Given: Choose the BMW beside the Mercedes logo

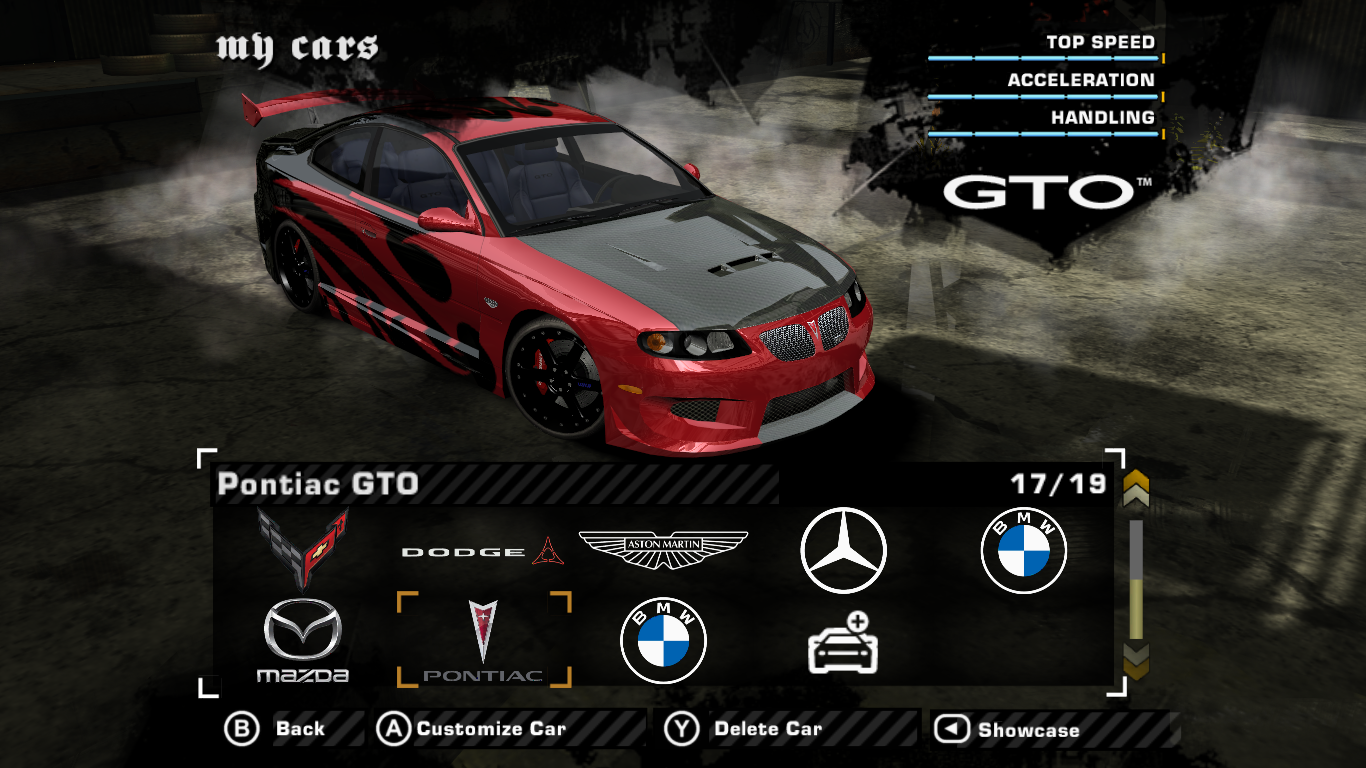Looking at the screenshot, I should [1023, 551].
